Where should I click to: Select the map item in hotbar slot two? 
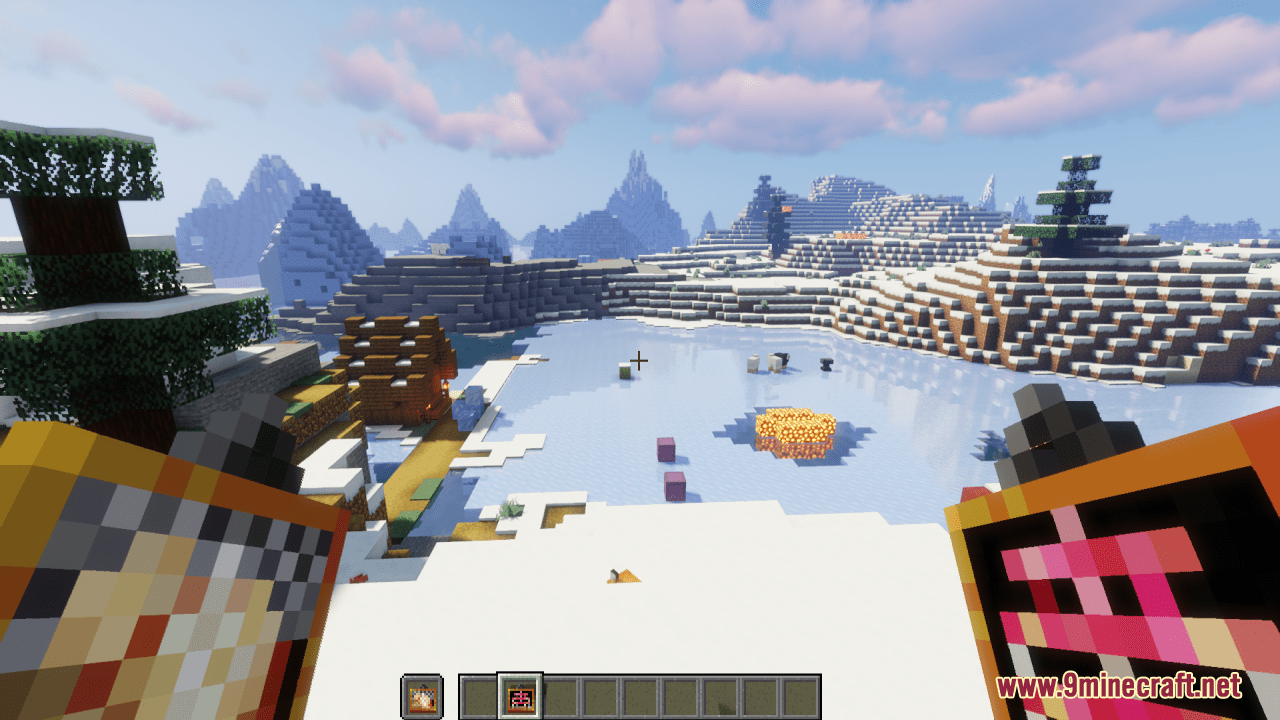click(518, 691)
